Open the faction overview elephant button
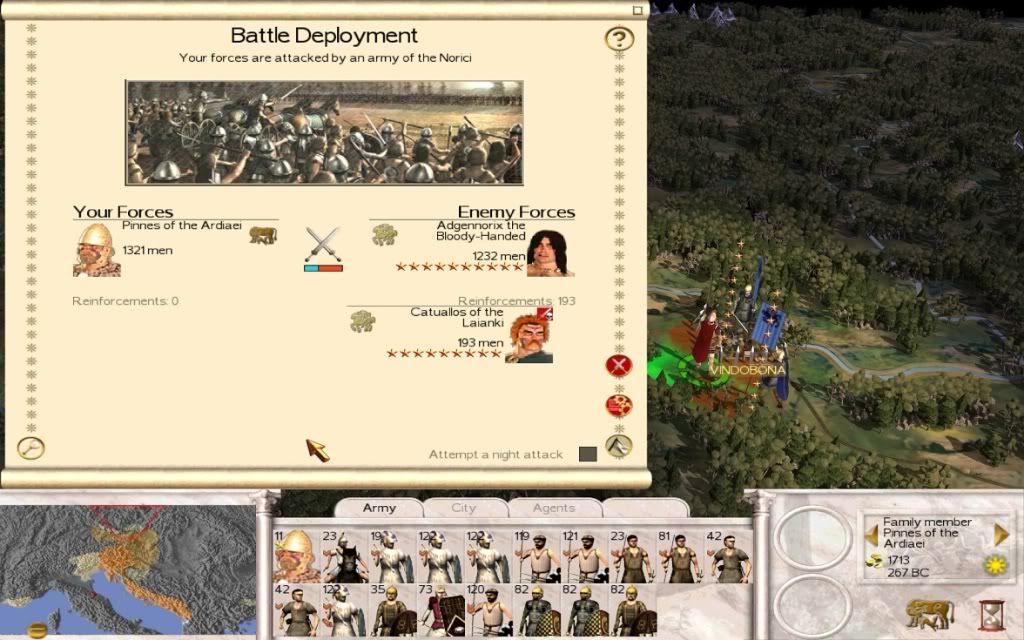 tap(929, 613)
